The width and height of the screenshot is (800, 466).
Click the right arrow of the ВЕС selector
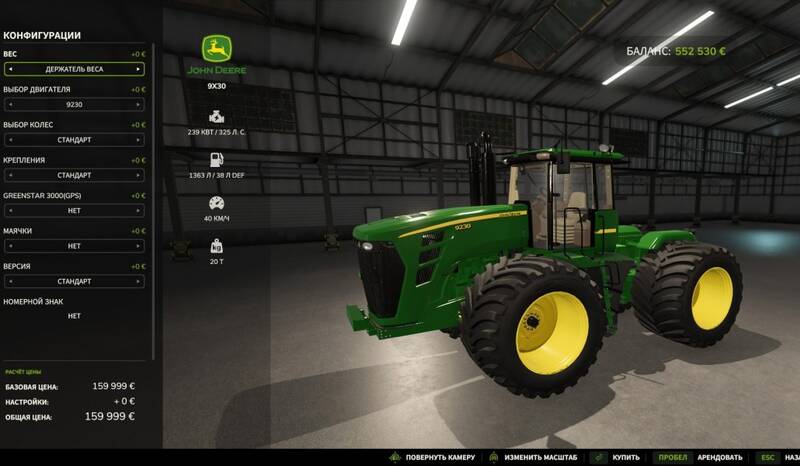140,69
